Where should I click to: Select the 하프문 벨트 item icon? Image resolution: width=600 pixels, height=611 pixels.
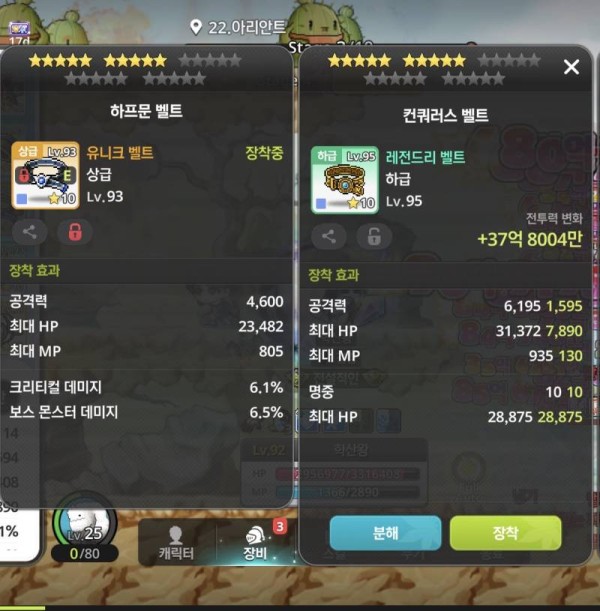45,175
